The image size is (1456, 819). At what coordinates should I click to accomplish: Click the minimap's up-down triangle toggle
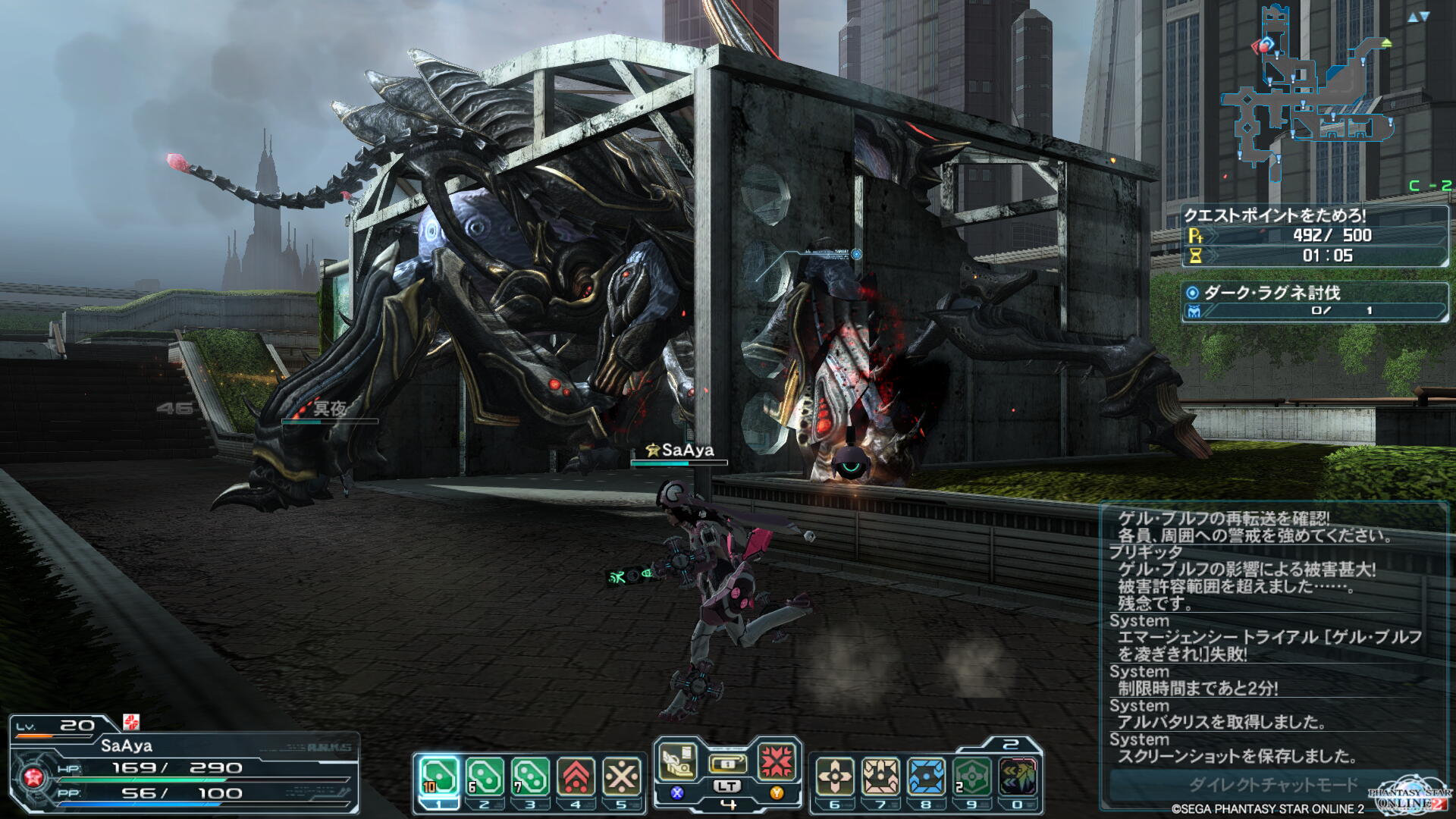(x=1417, y=17)
